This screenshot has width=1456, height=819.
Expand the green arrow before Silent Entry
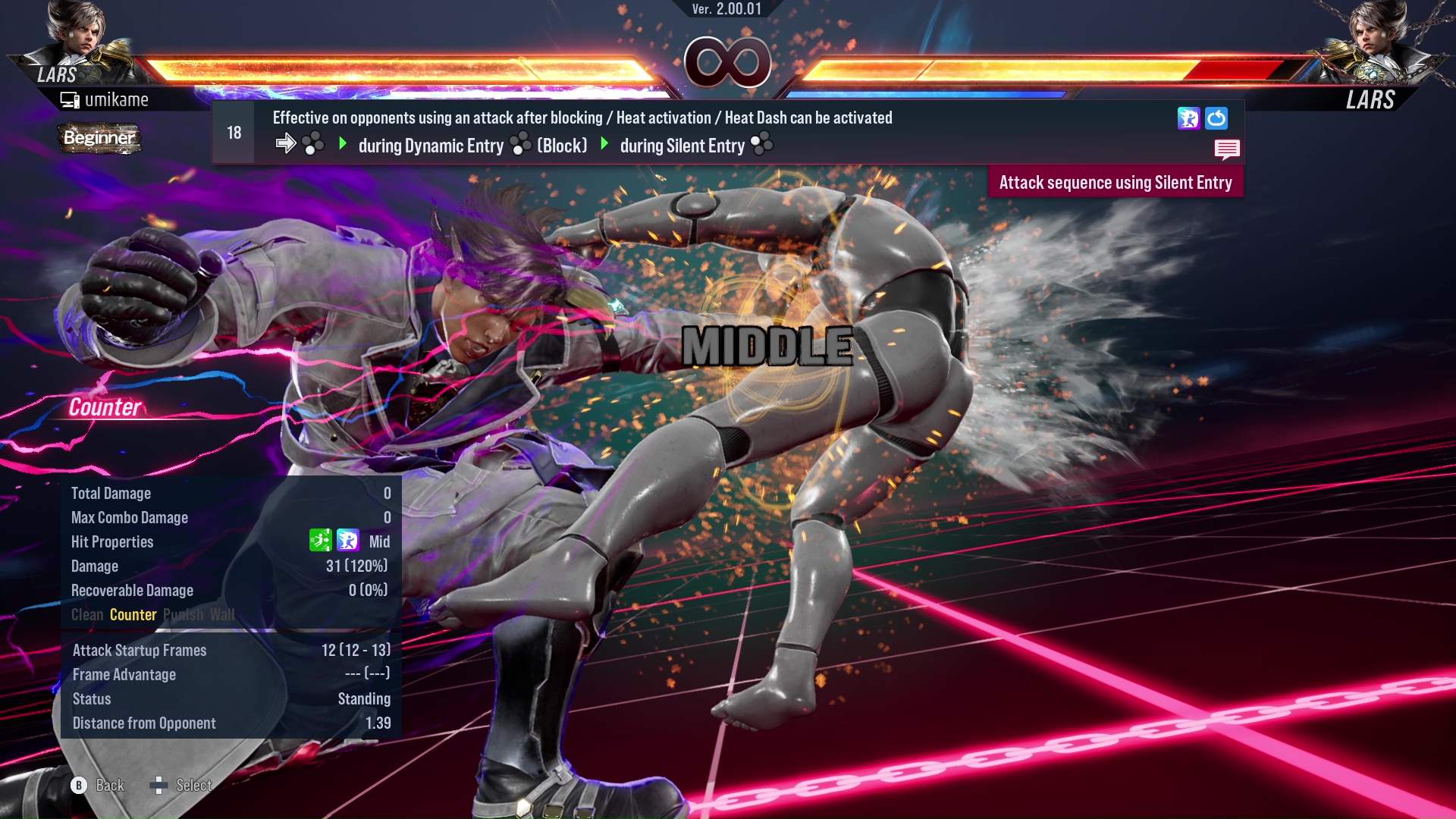click(x=604, y=144)
